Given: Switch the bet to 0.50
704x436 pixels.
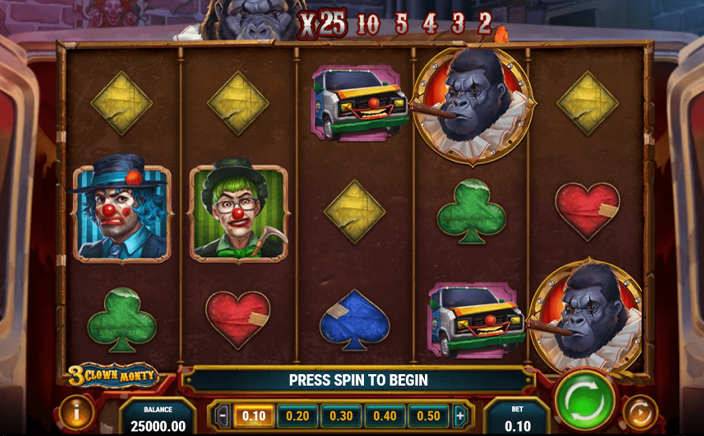Looking at the screenshot, I should point(428,416).
